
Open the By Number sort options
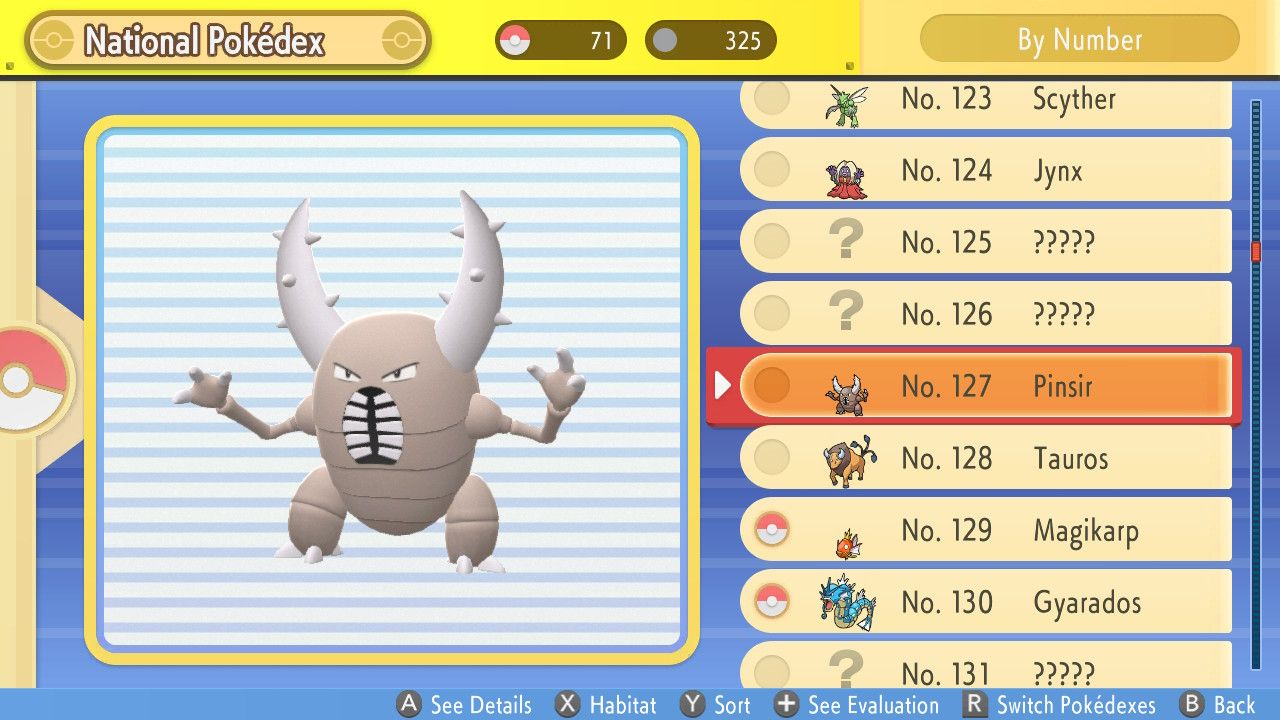tap(1078, 40)
